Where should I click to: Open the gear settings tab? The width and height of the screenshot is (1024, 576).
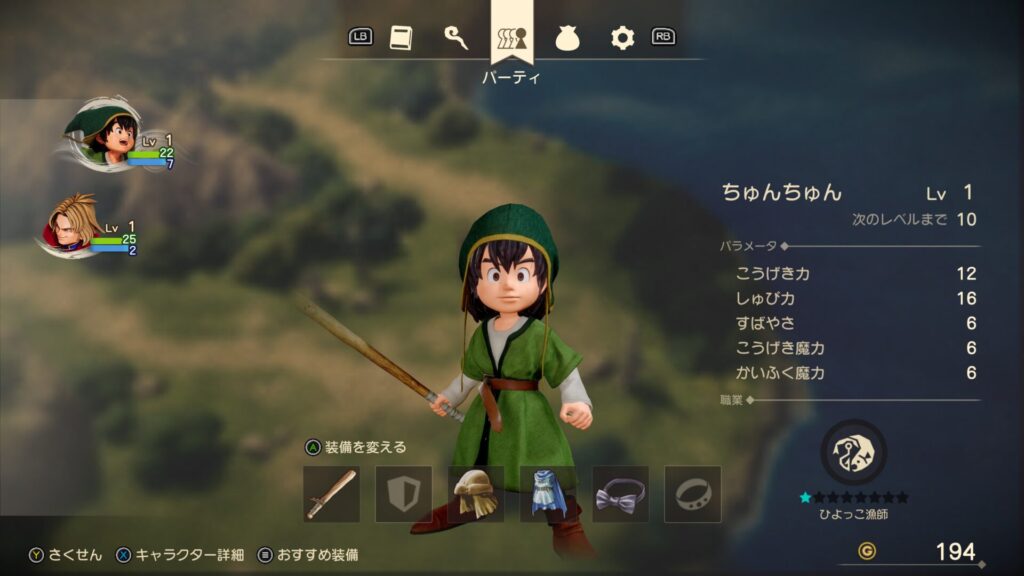click(622, 38)
